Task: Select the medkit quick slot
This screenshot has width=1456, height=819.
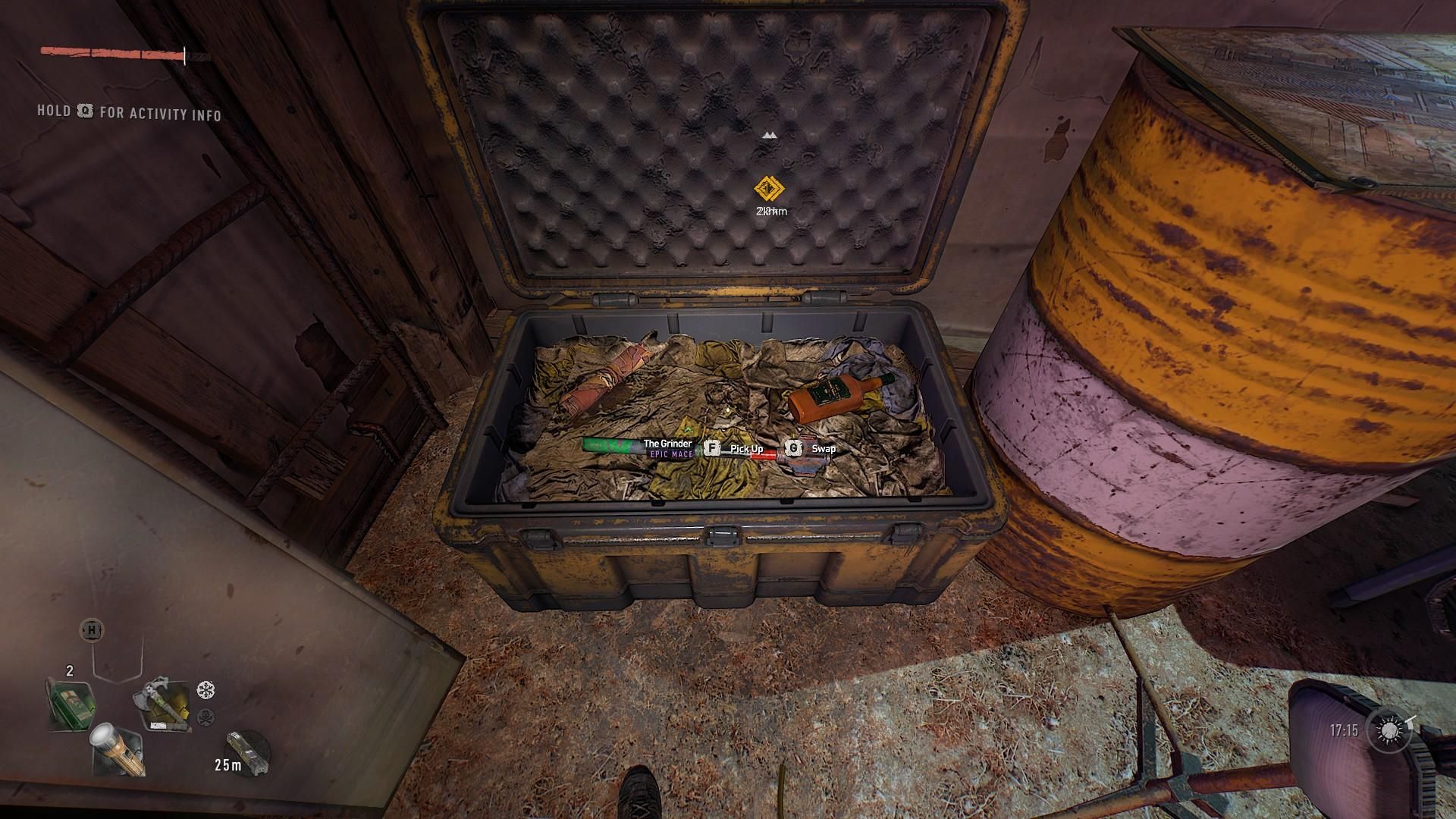Action: (71, 704)
